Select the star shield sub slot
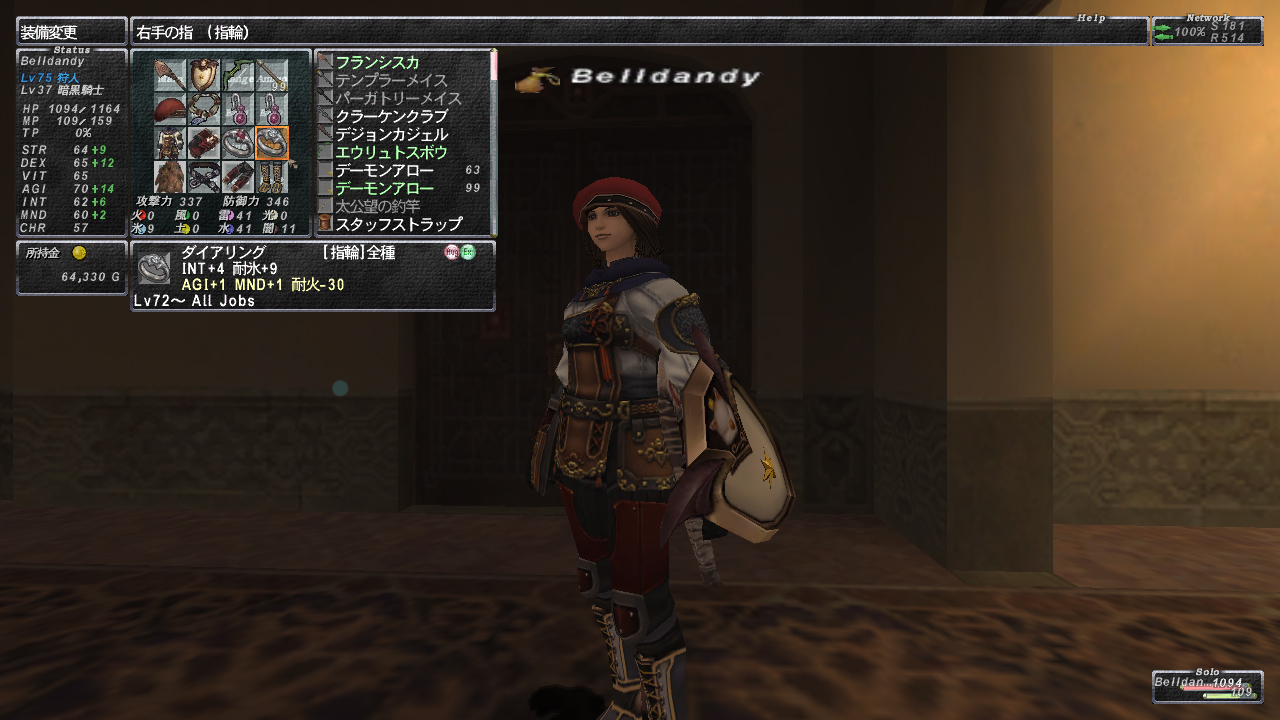The width and height of the screenshot is (1280, 720). click(x=205, y=76)
